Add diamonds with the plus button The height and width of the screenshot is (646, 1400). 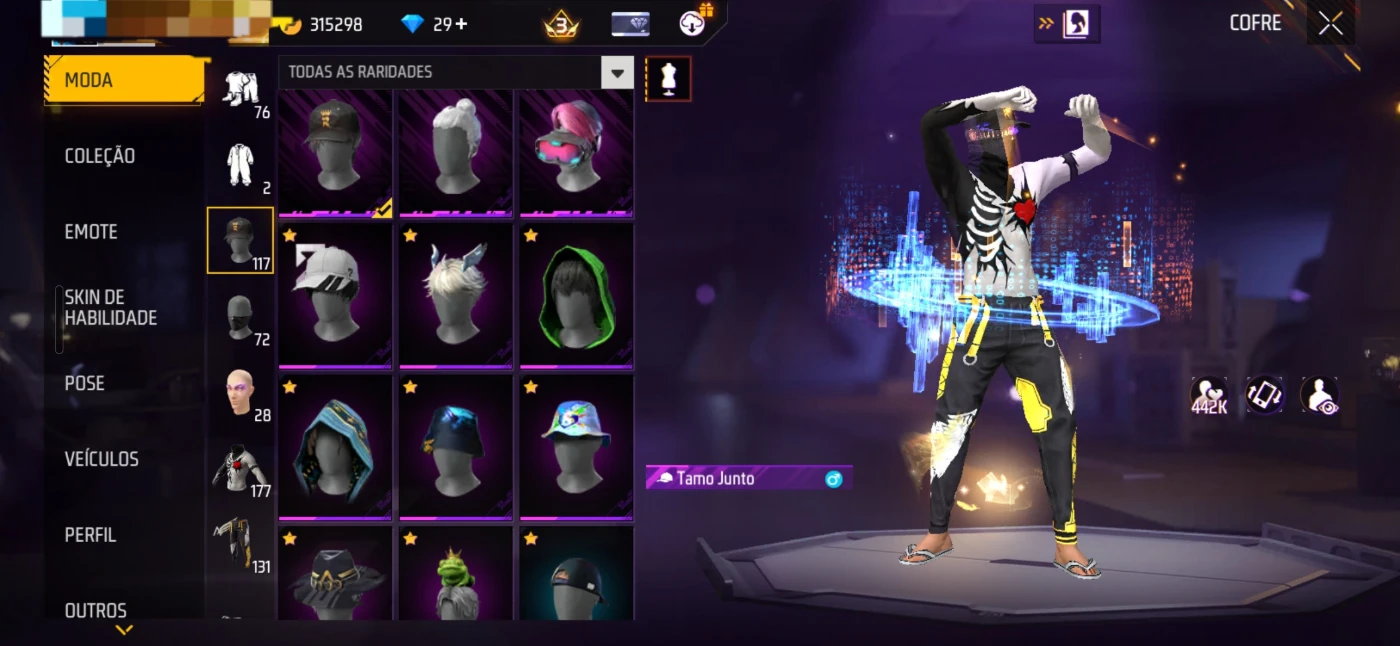click(461, 24)
